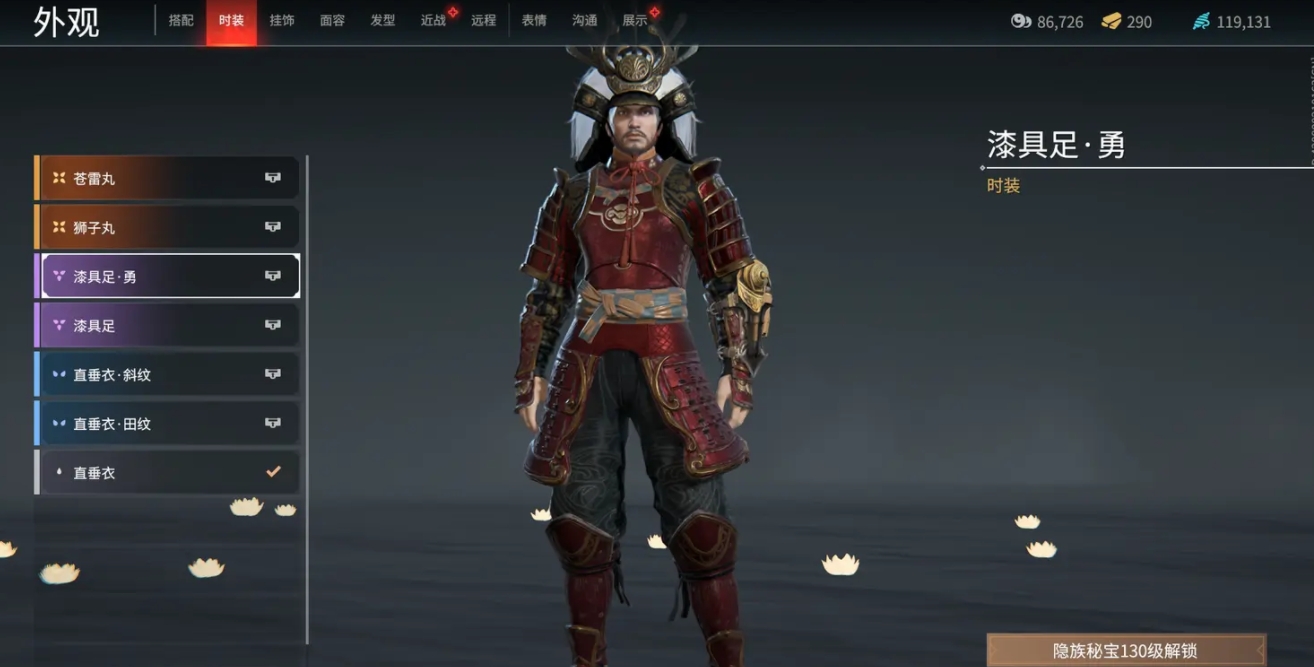Image resolution: width=1314 pixels, height=667 pixels.
Task: Switch to the 远程 ranged tab
Action: [483, 21]
